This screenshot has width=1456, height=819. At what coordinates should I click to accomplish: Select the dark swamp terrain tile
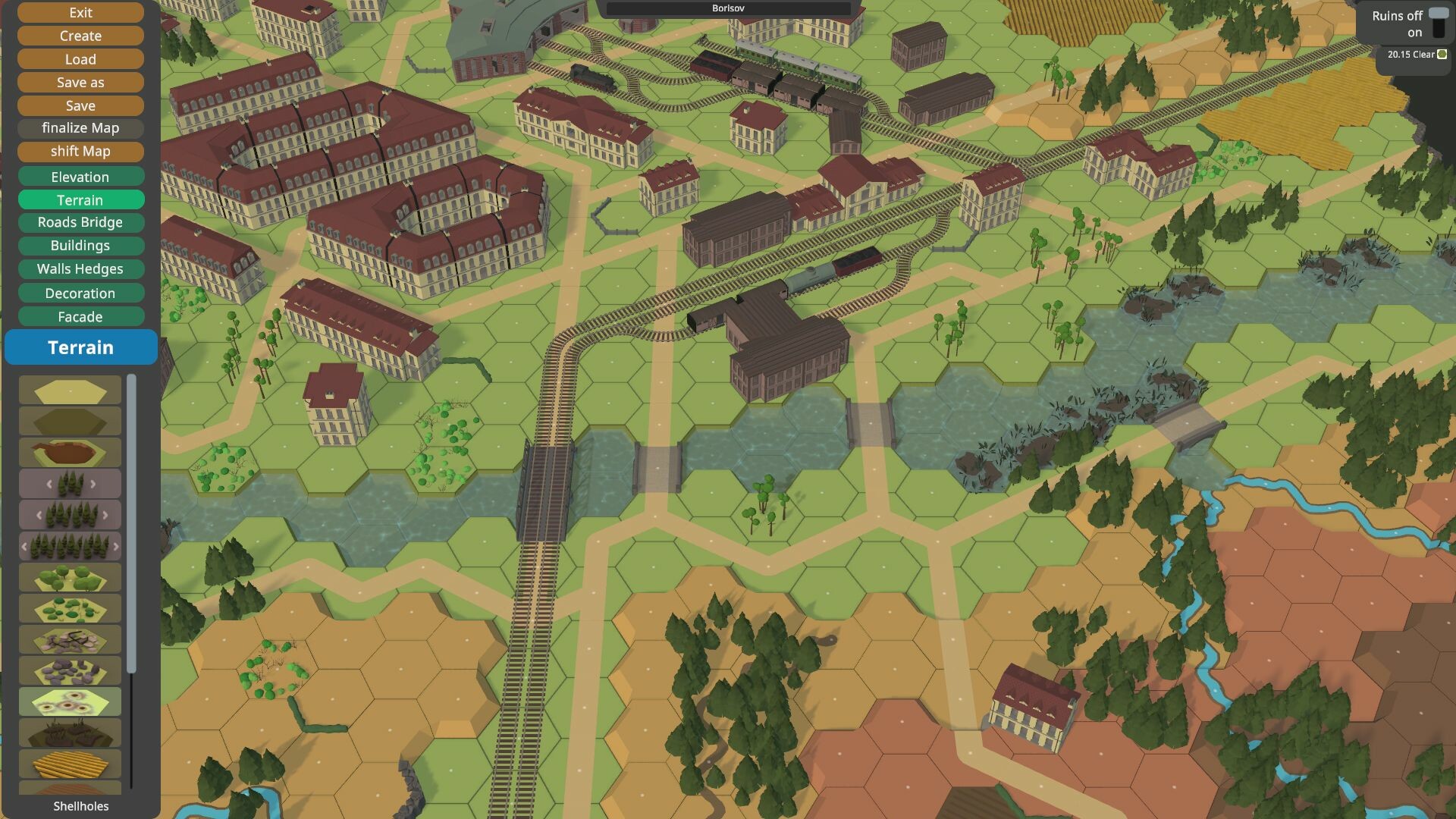pos(68,730)
